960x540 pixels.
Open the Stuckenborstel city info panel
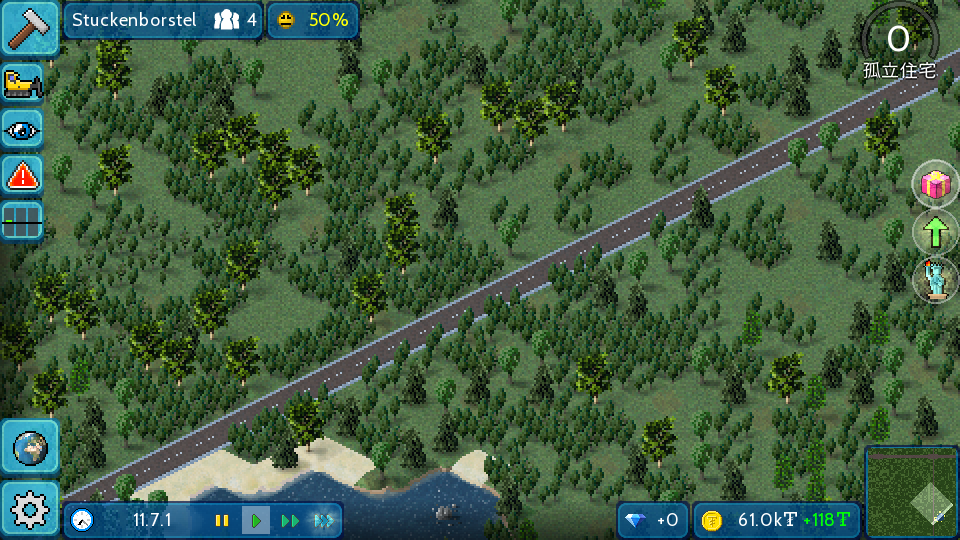point(163,20)
